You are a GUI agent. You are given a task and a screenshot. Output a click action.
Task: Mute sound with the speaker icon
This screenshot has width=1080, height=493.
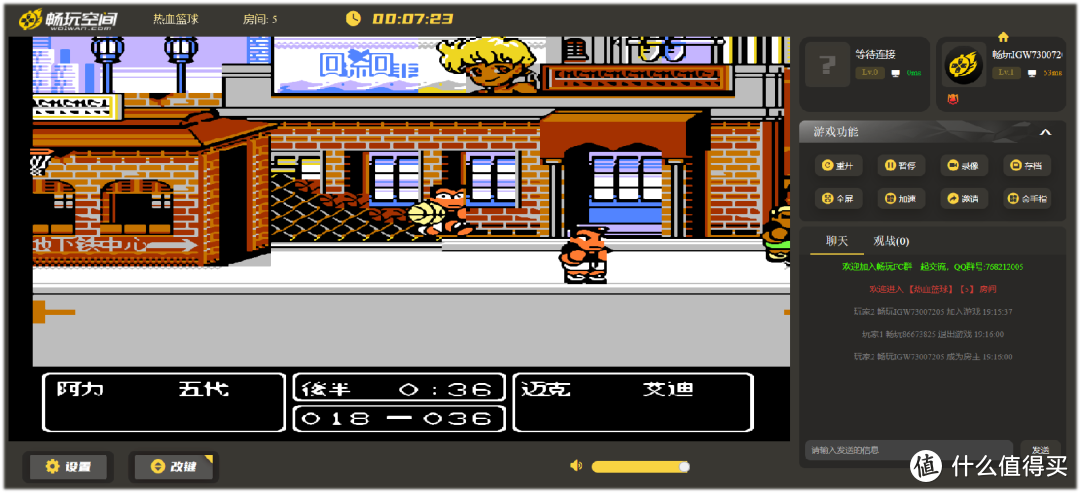(576, 466)
